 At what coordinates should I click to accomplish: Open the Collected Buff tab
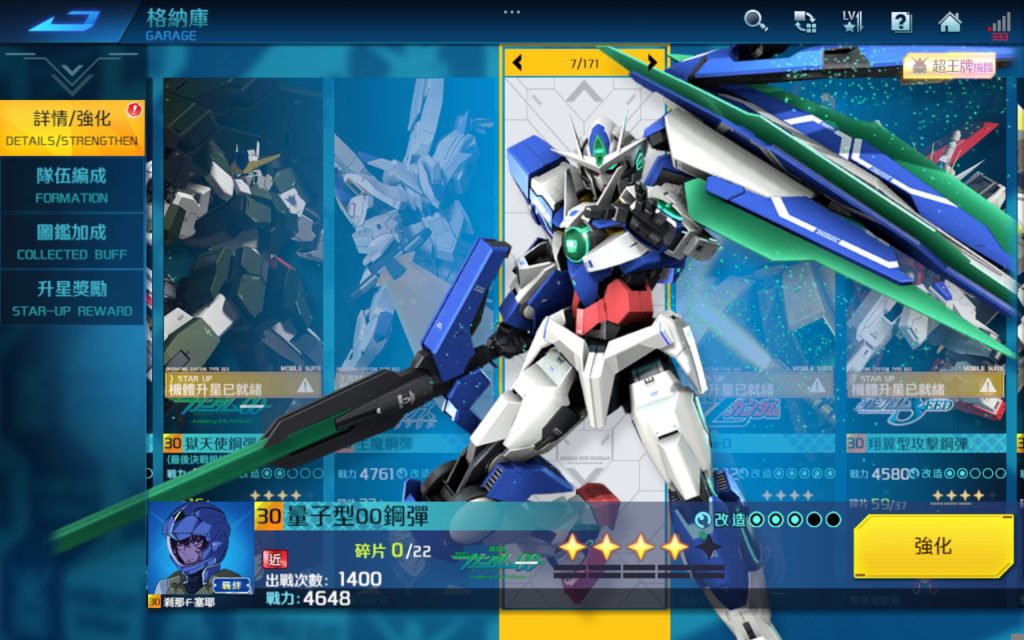coord(72,242)
